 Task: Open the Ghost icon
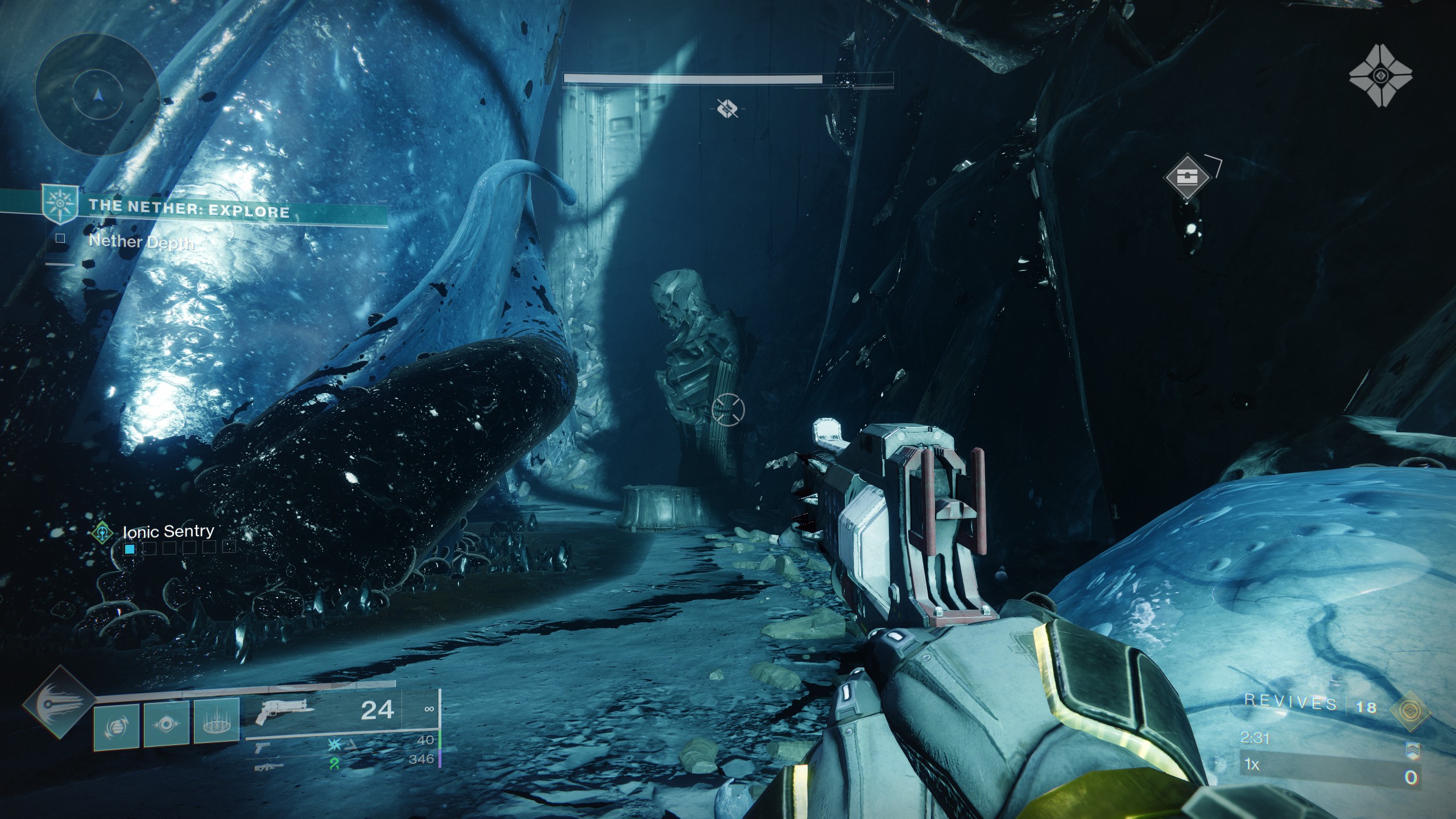(x=1379, y=76)
